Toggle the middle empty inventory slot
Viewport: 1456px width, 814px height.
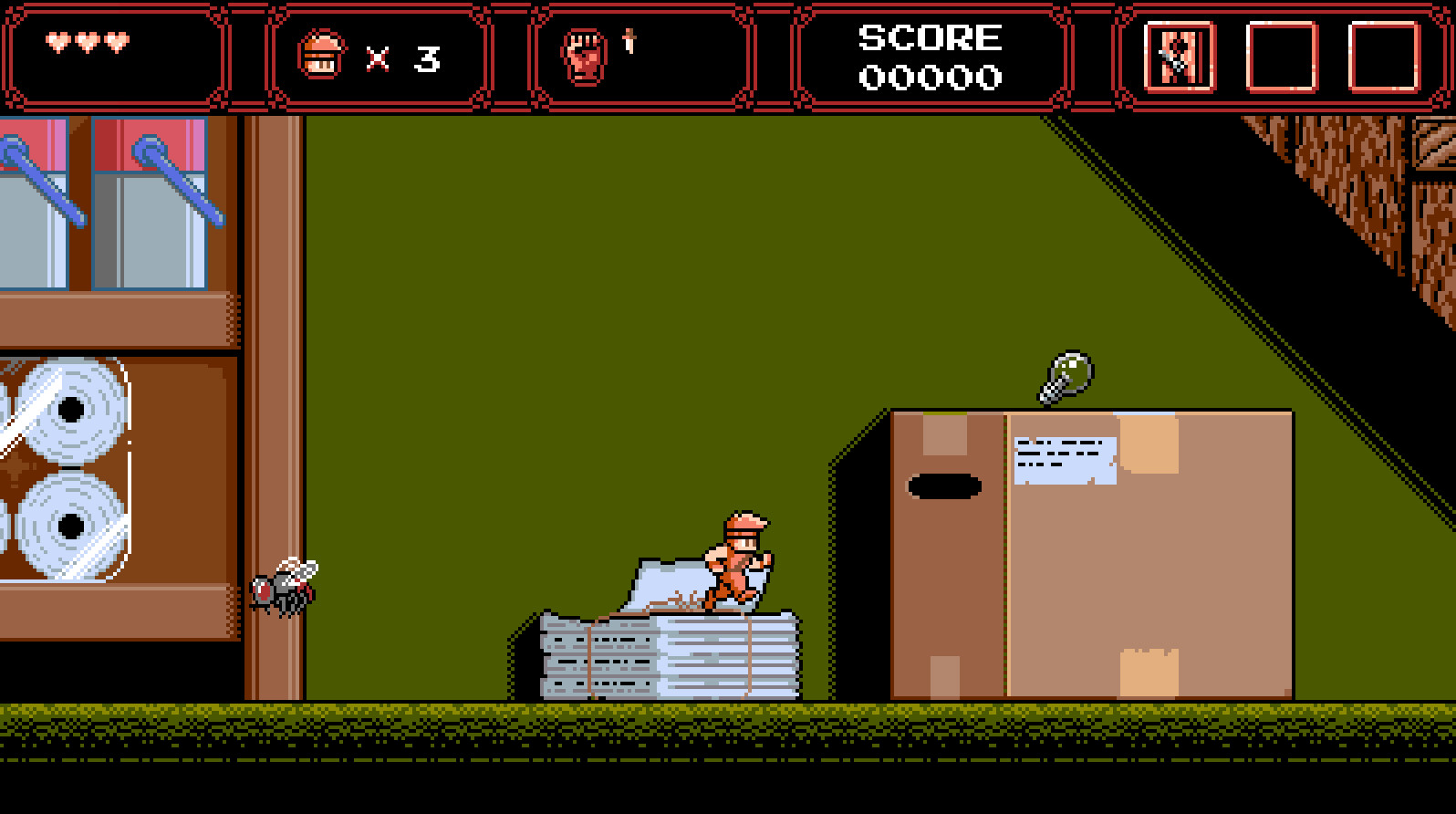tap(1281, 57)
